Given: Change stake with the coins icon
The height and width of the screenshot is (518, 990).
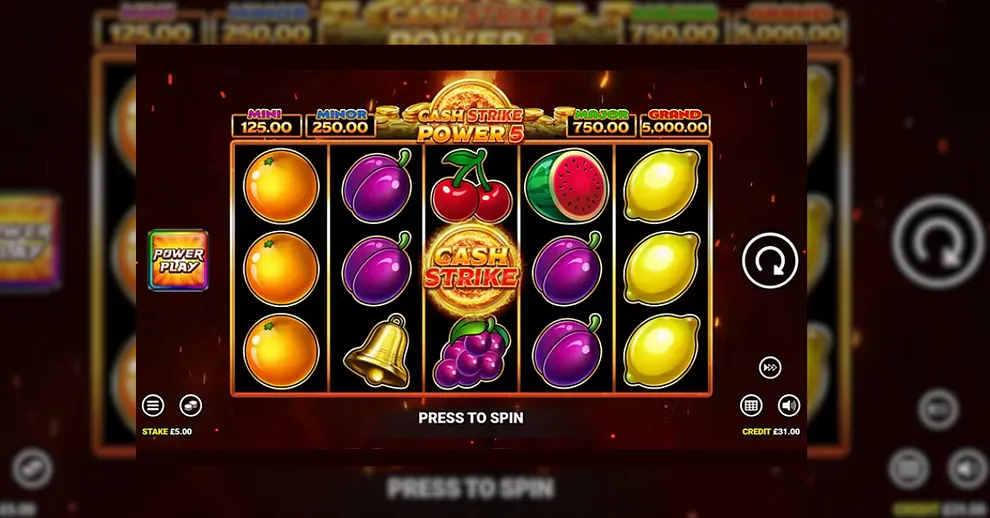Looking at the screenshot, I should pos(190,405).
